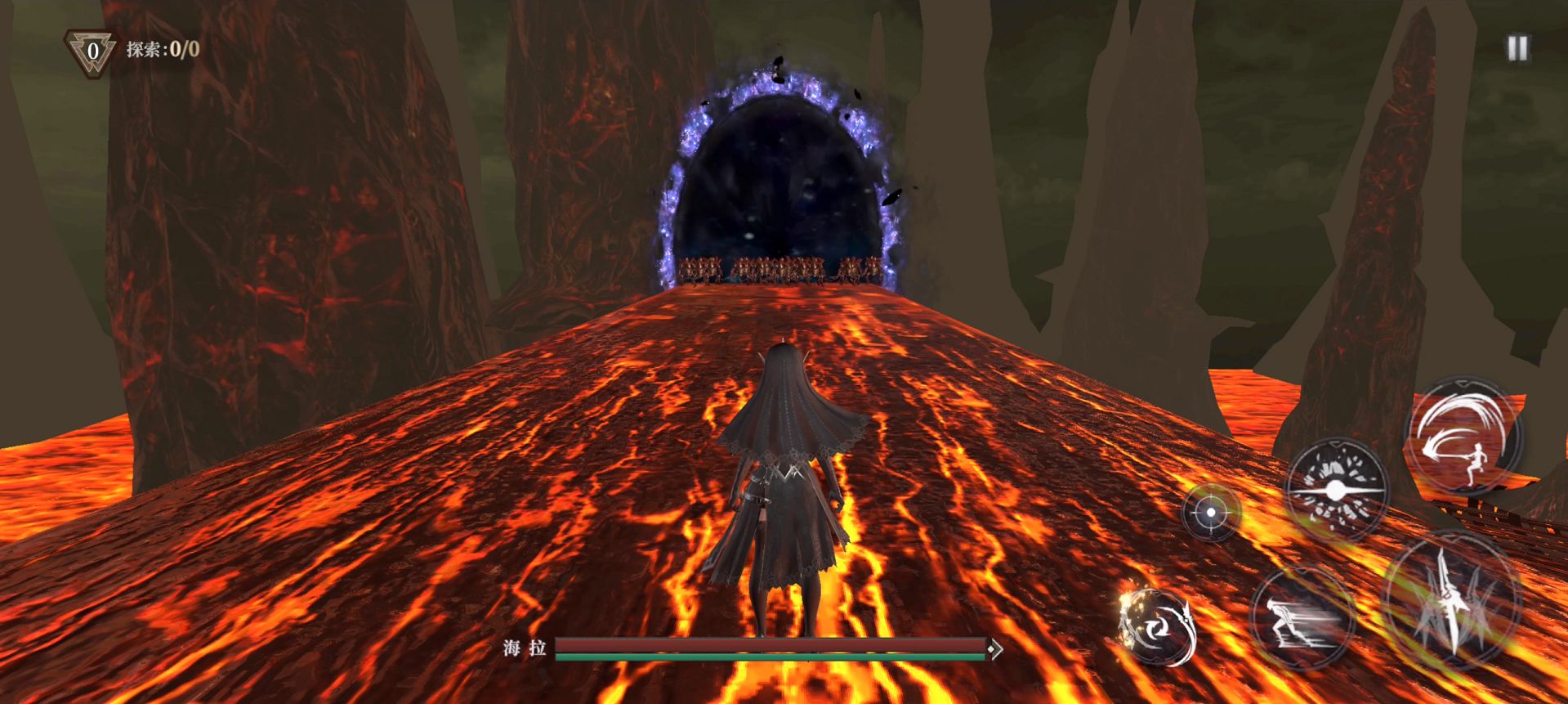Trigger the ground shatter skill
Screen dimensions: 1568x704
pos(1336,490)
